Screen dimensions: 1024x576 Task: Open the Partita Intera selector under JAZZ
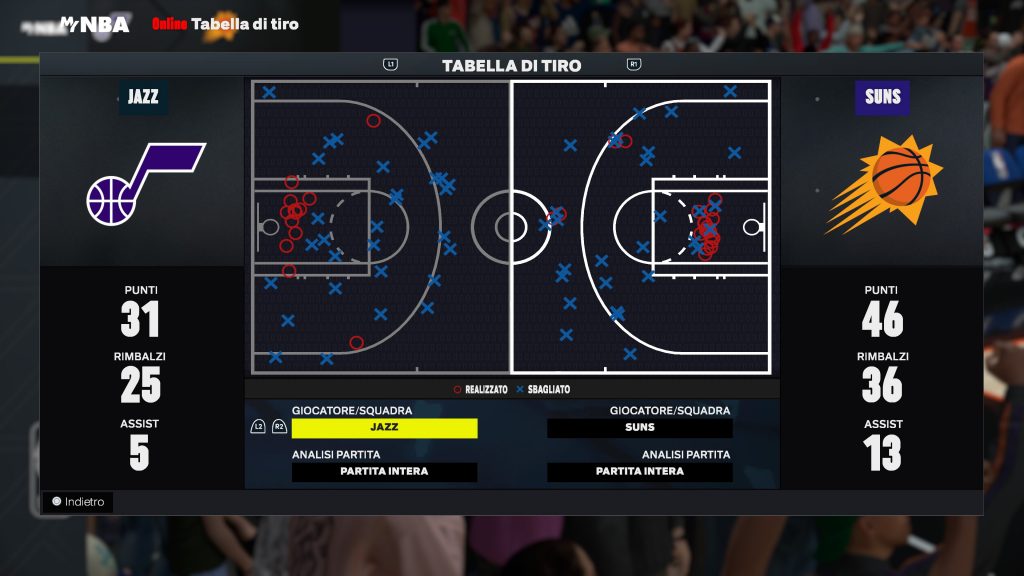pyautogui.click(x=384, y=472)
